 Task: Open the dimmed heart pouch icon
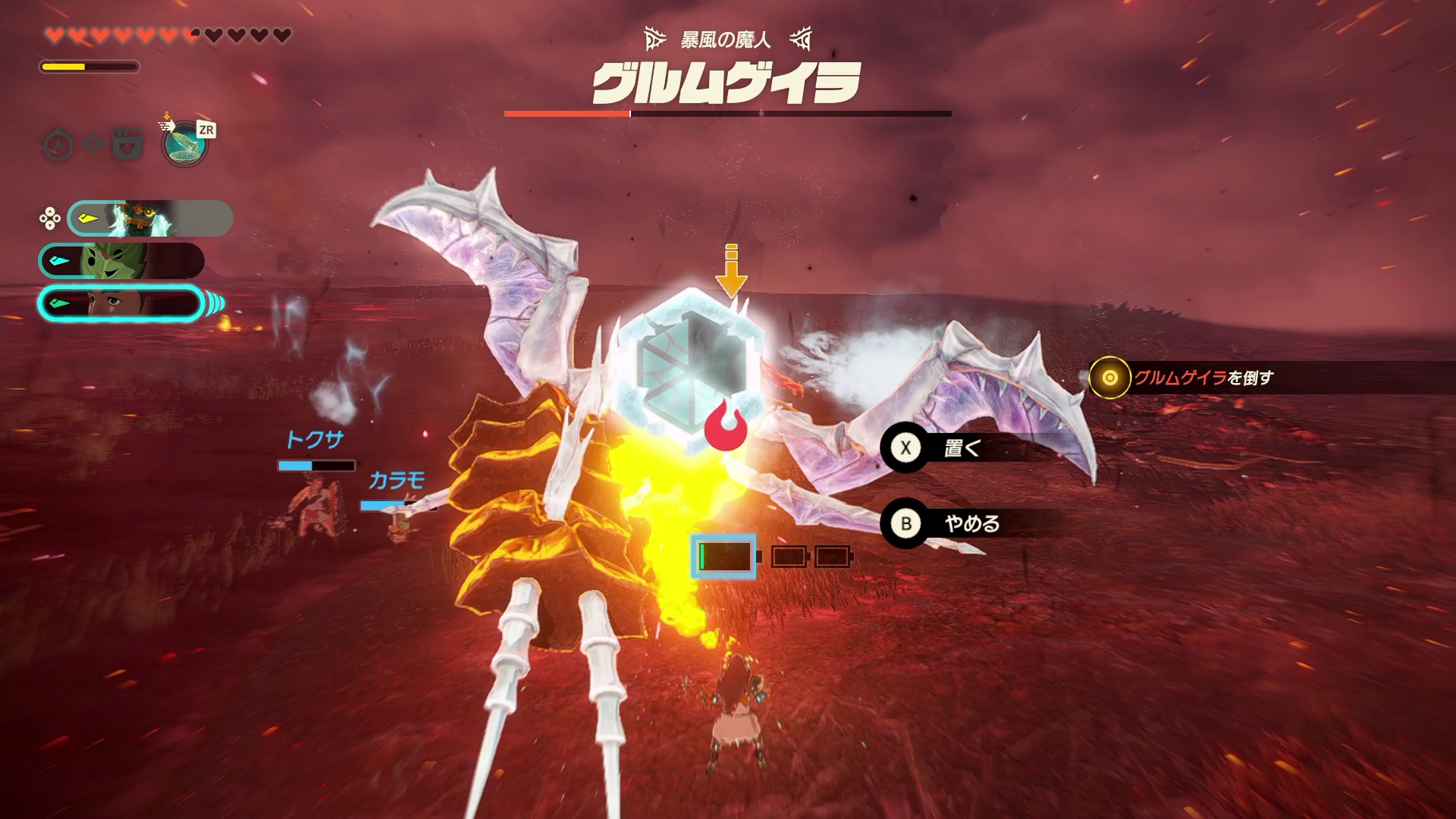pos(127,144)
